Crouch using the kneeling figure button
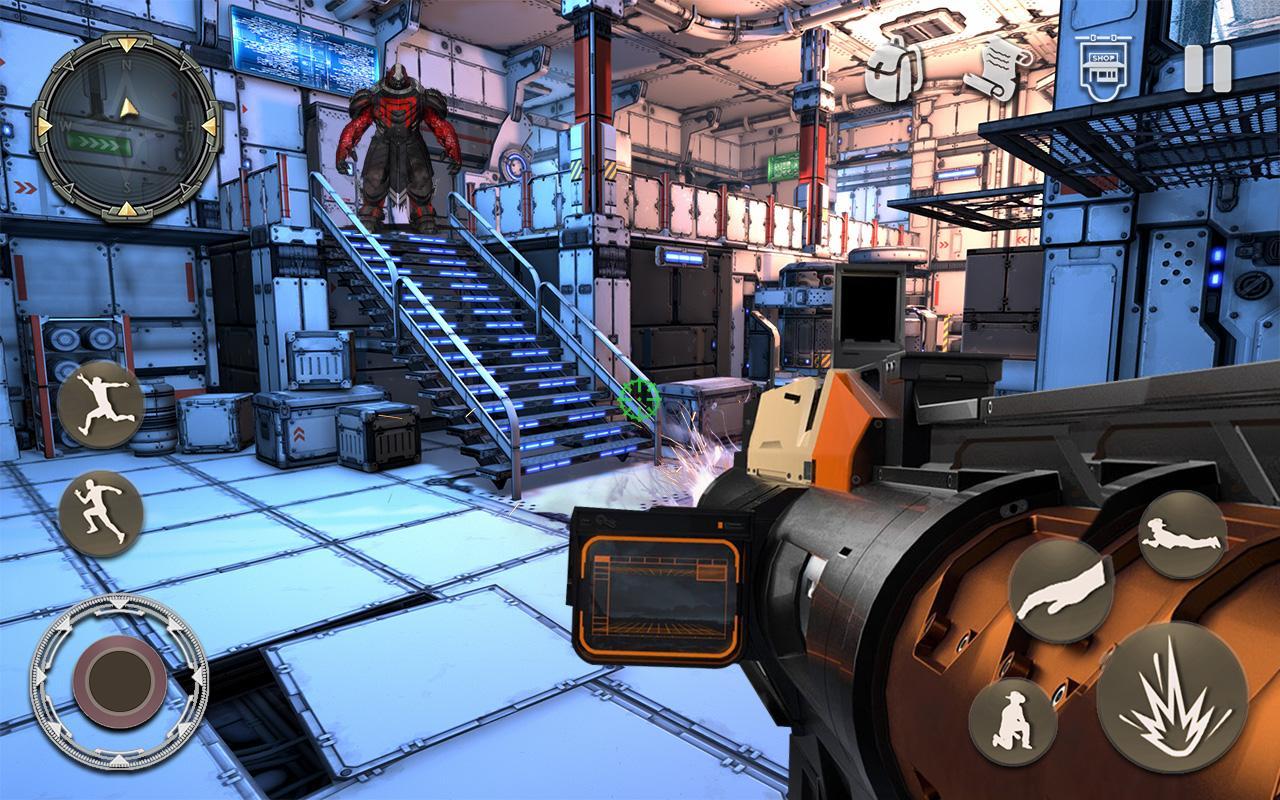Image resolution: width=1280 pixels, height=800 pixels. click(1012, 721)
